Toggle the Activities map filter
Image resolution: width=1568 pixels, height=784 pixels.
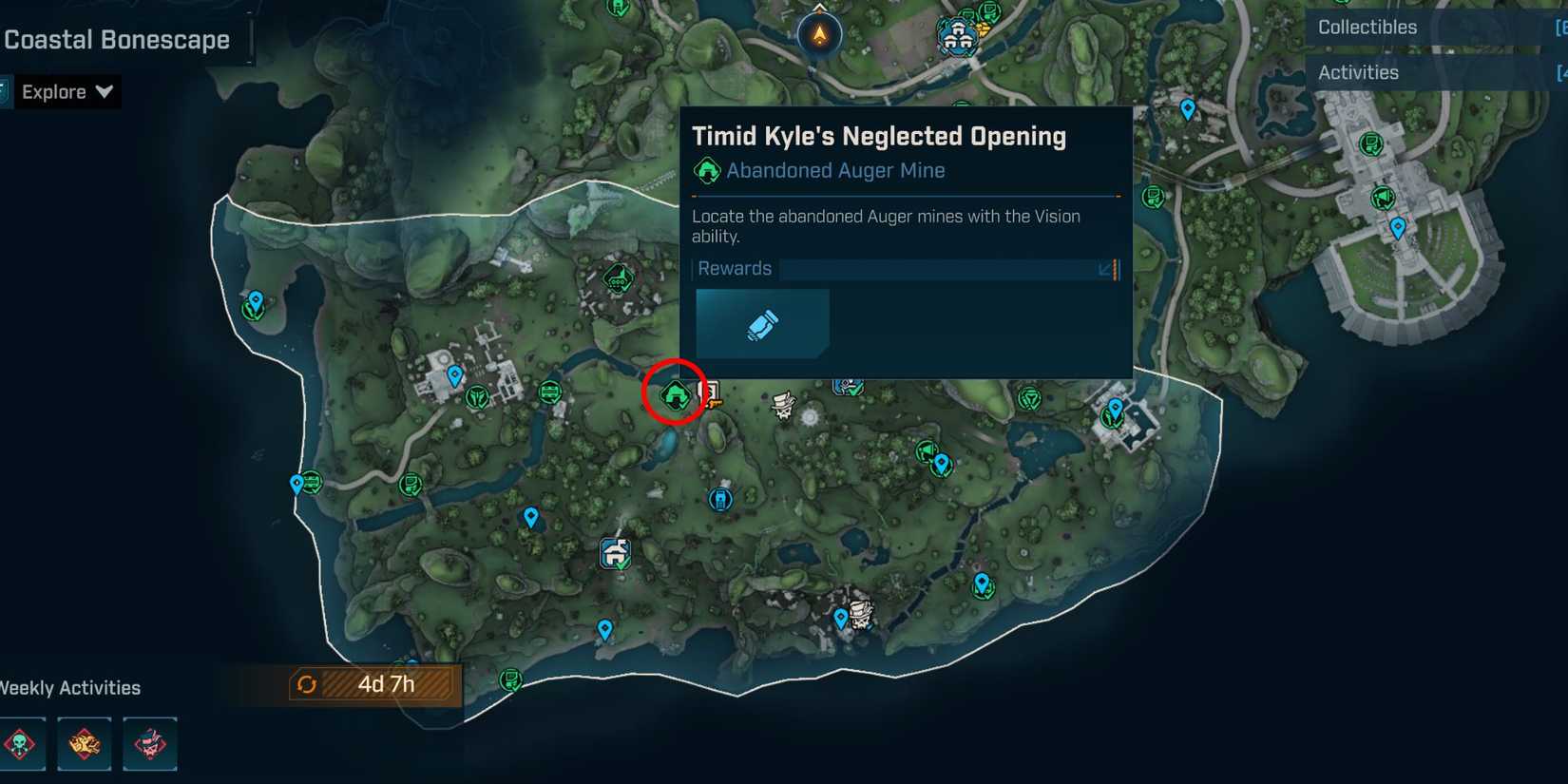pyautogui.click(x=1359, y=72)
